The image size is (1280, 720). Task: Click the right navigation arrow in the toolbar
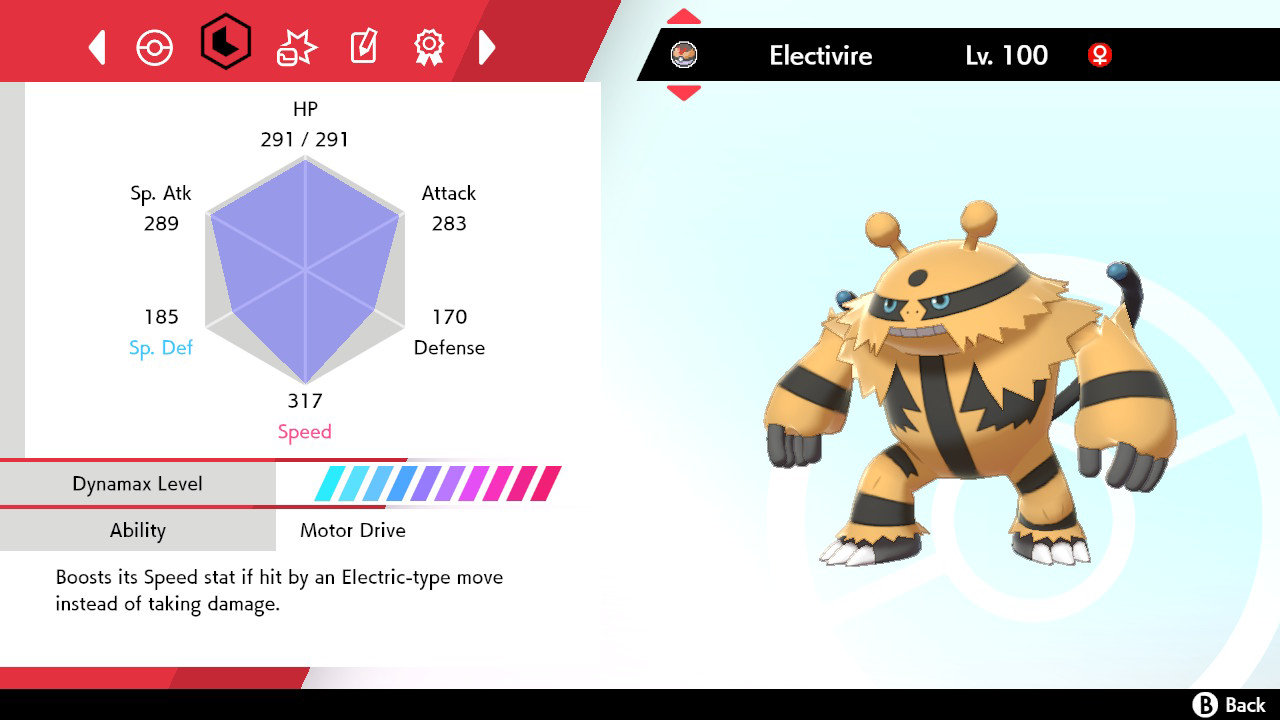point(487,45)
